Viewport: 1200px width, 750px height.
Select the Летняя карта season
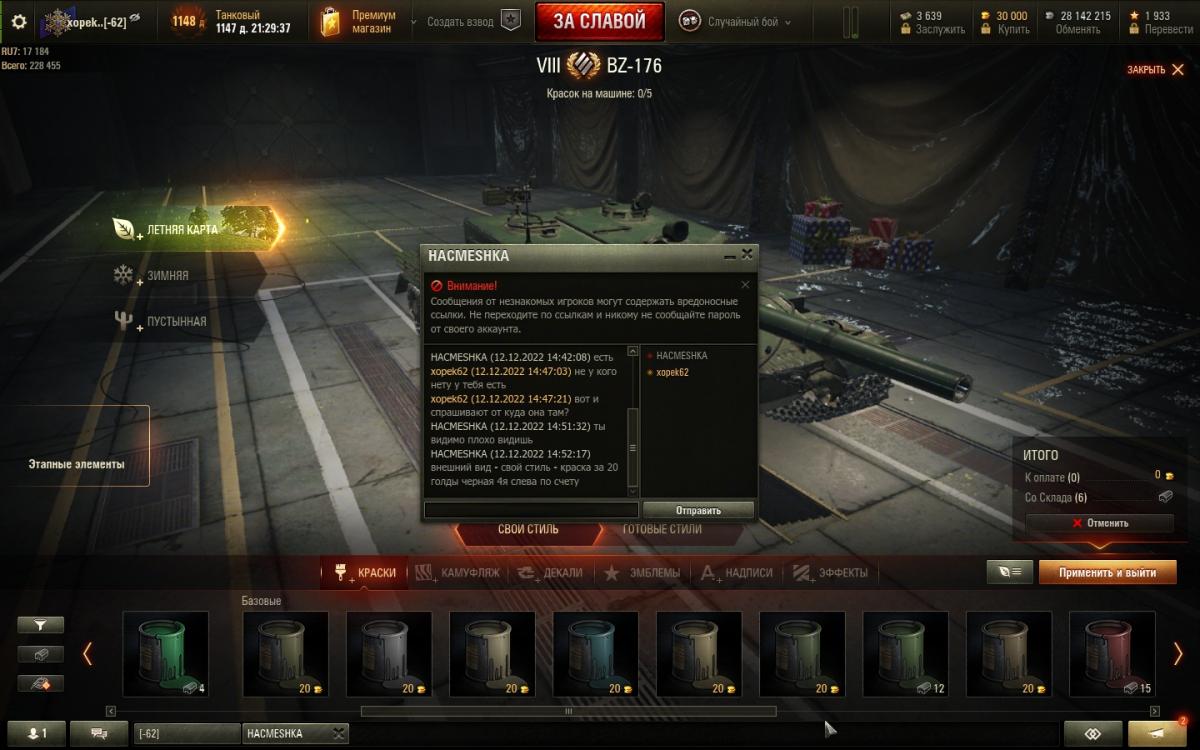tap(182, 229)
